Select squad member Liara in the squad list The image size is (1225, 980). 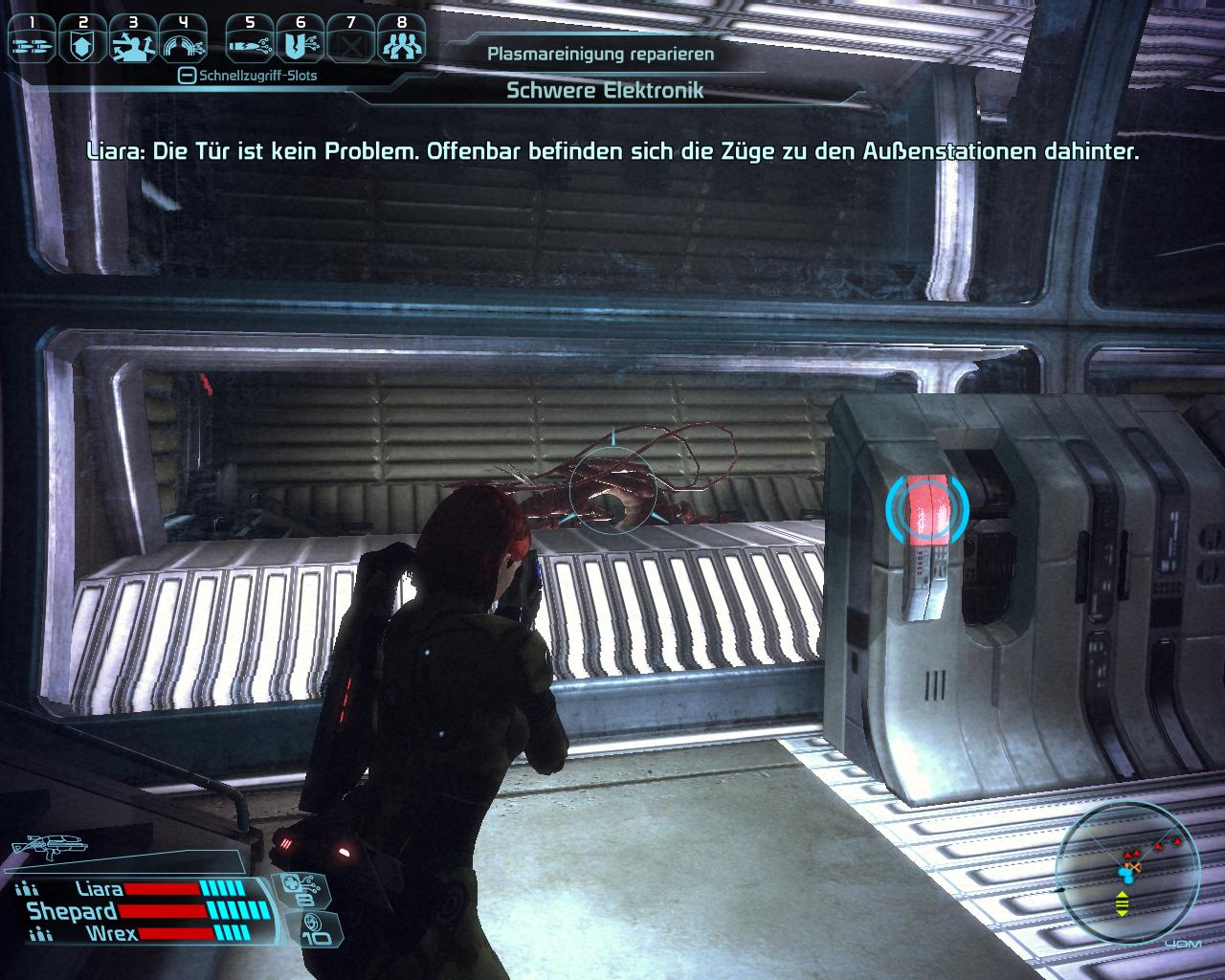pyautogui.click(x=99, y=890)
